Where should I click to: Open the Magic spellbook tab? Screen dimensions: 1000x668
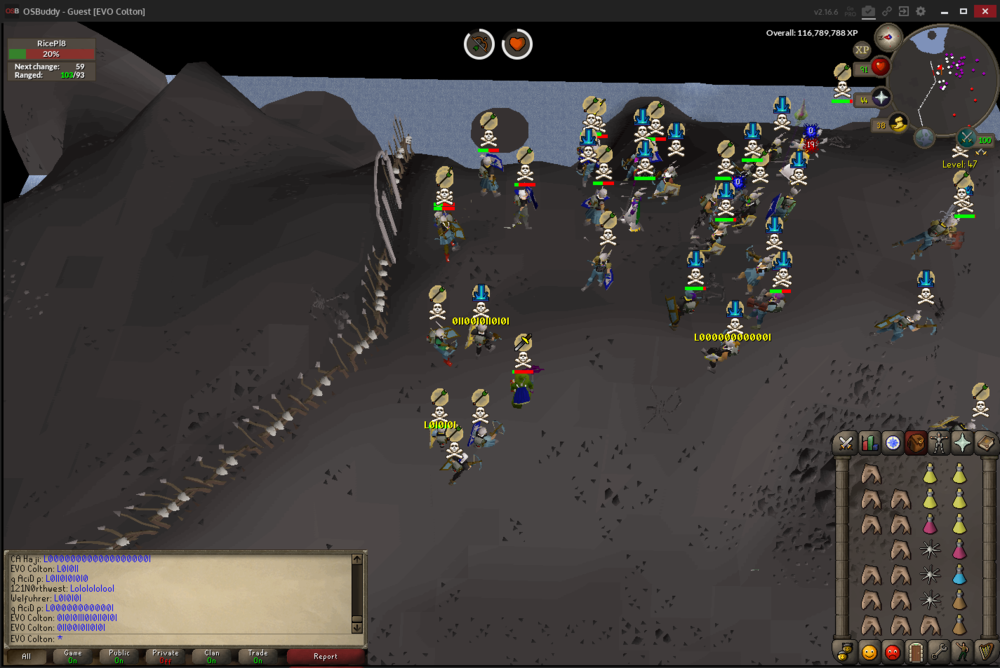pyautogui.click(x=985, y=443)
